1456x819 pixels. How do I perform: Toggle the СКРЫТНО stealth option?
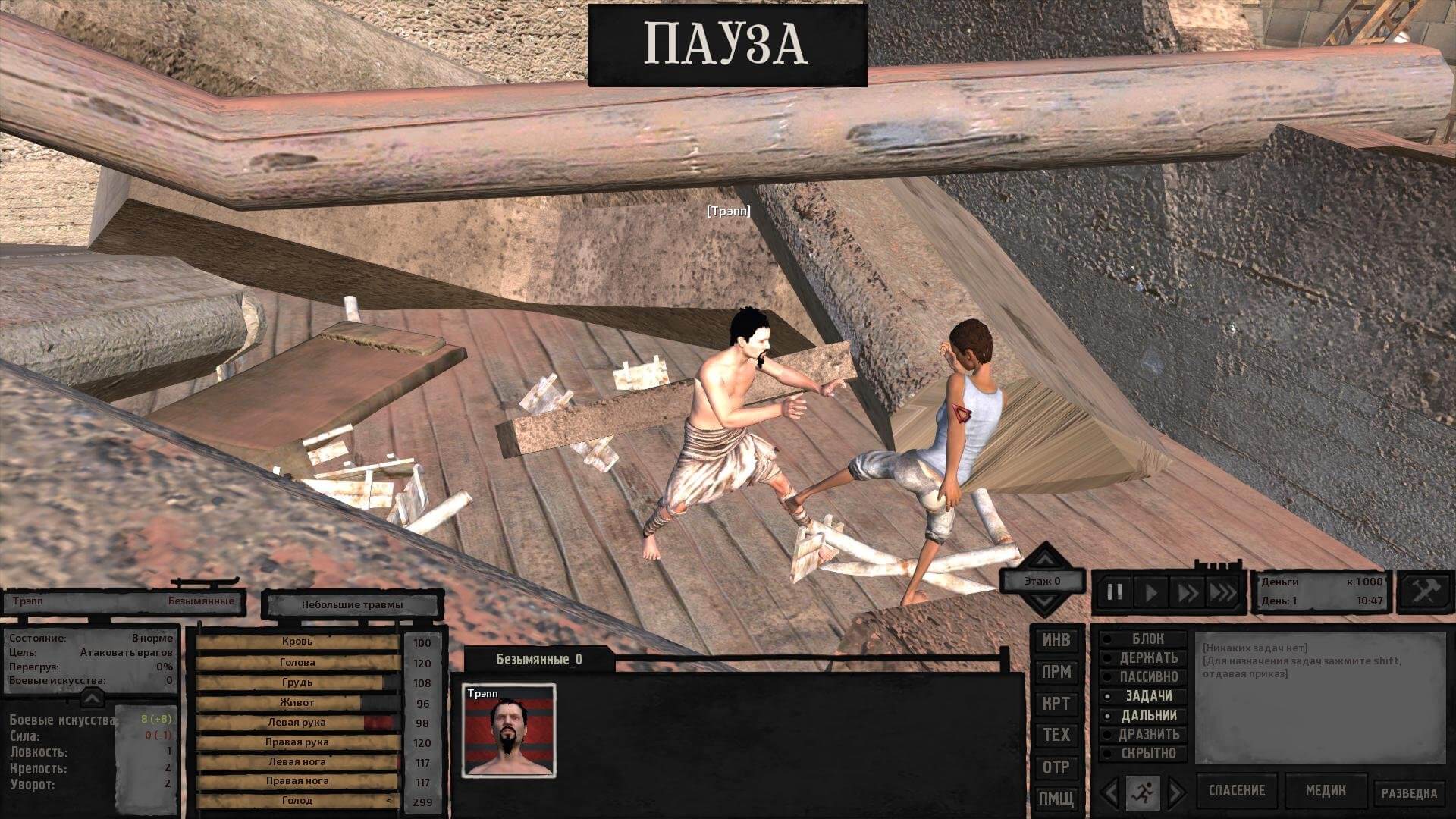[x=1148, y=753]
